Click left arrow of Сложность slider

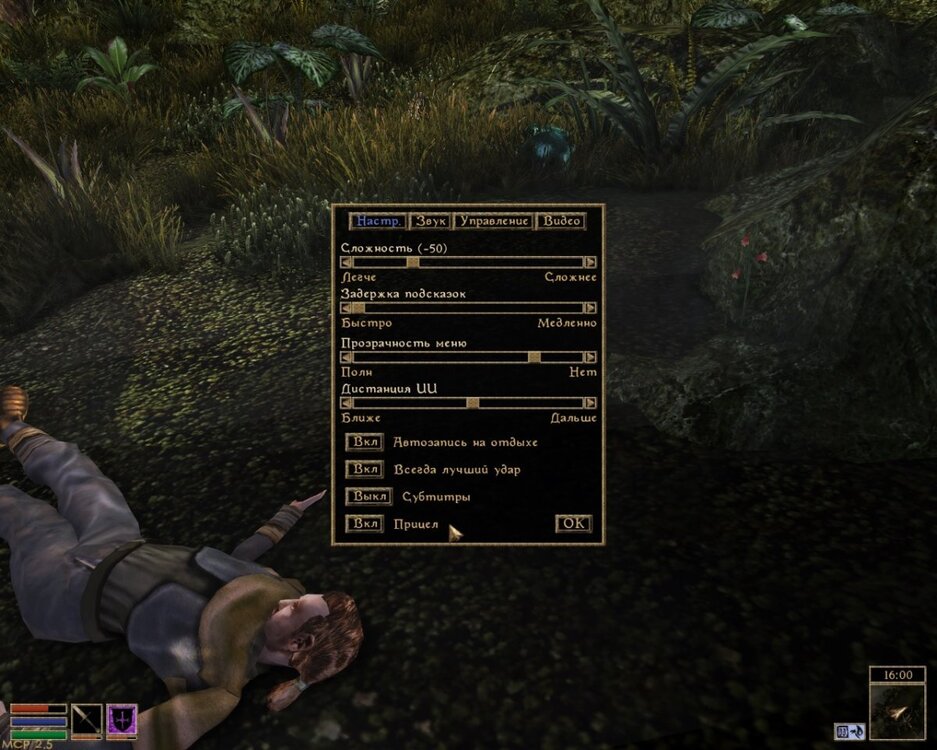pyautogui.click(x=347, y=262)
